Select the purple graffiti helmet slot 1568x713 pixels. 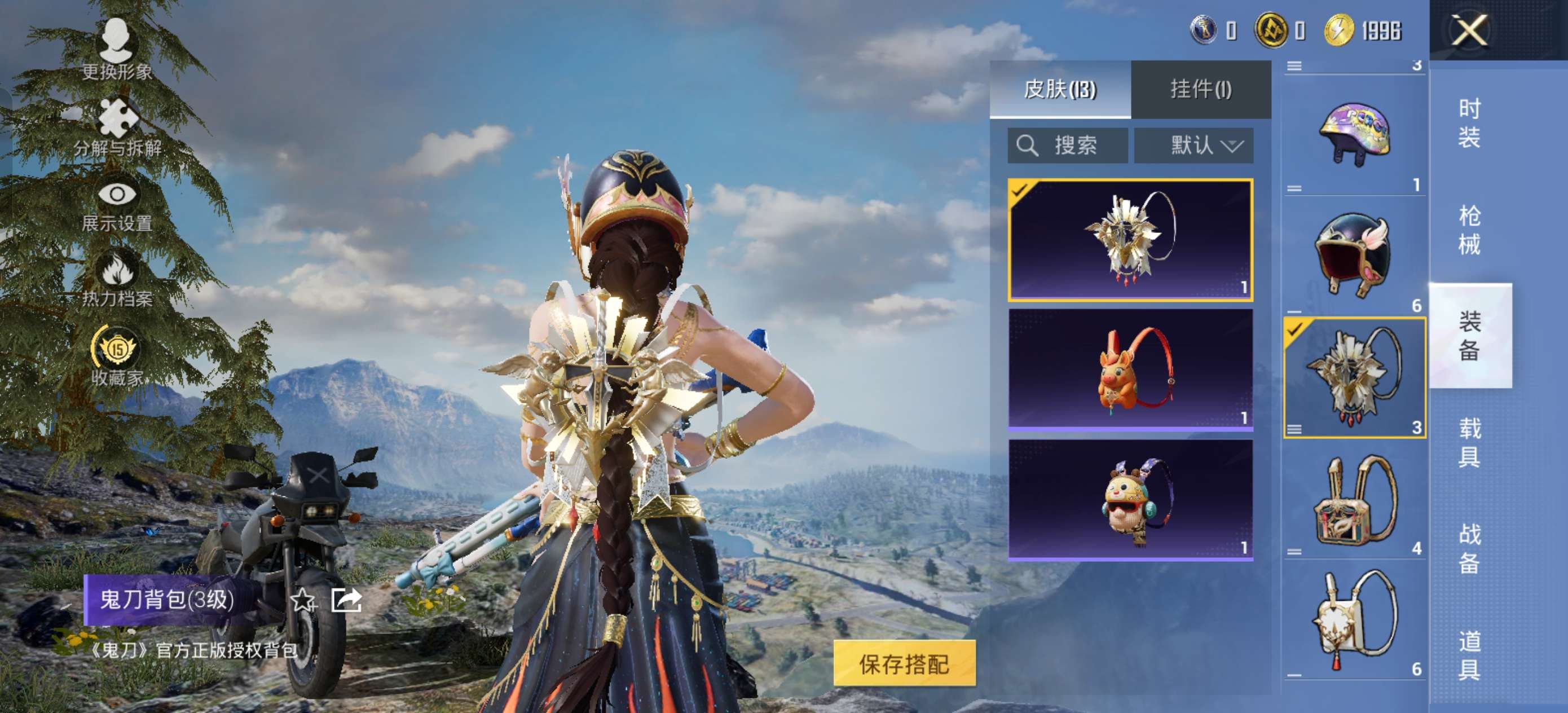pos(1354,134)
